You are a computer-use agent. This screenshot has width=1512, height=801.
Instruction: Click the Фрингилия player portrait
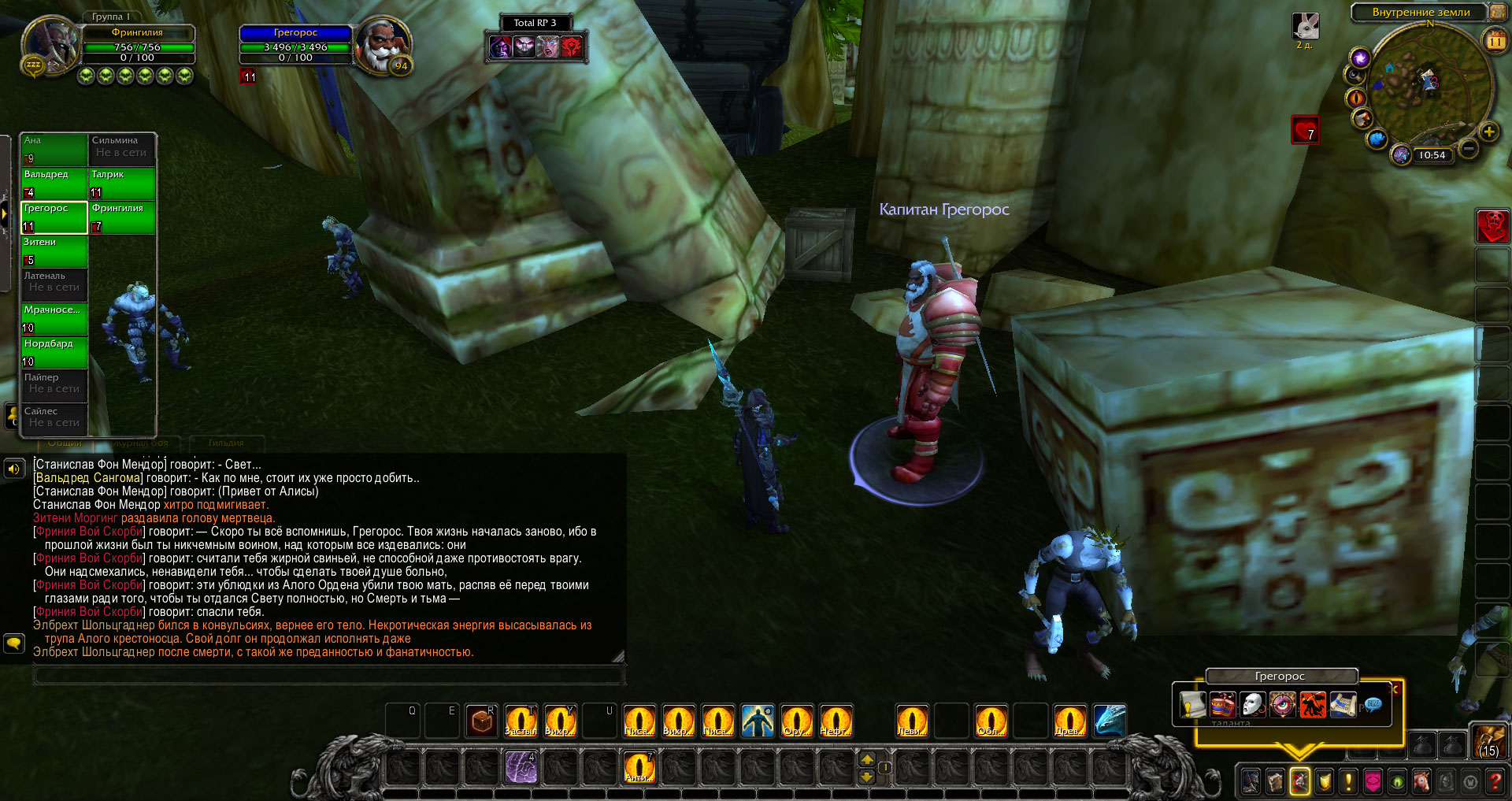point(50,46)
